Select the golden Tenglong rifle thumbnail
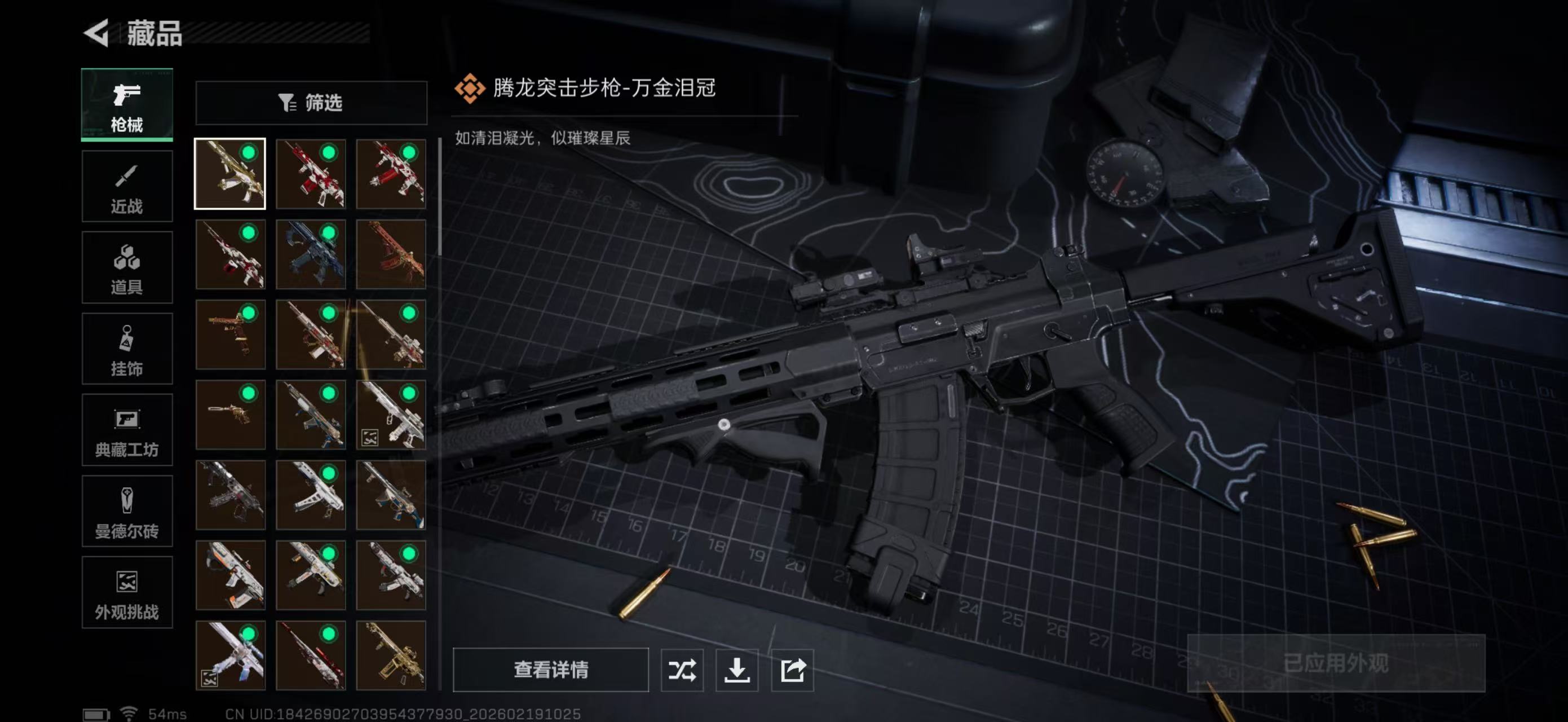Screen dimensions: 1568x722 pyautogui.click(x=230, y=174)
